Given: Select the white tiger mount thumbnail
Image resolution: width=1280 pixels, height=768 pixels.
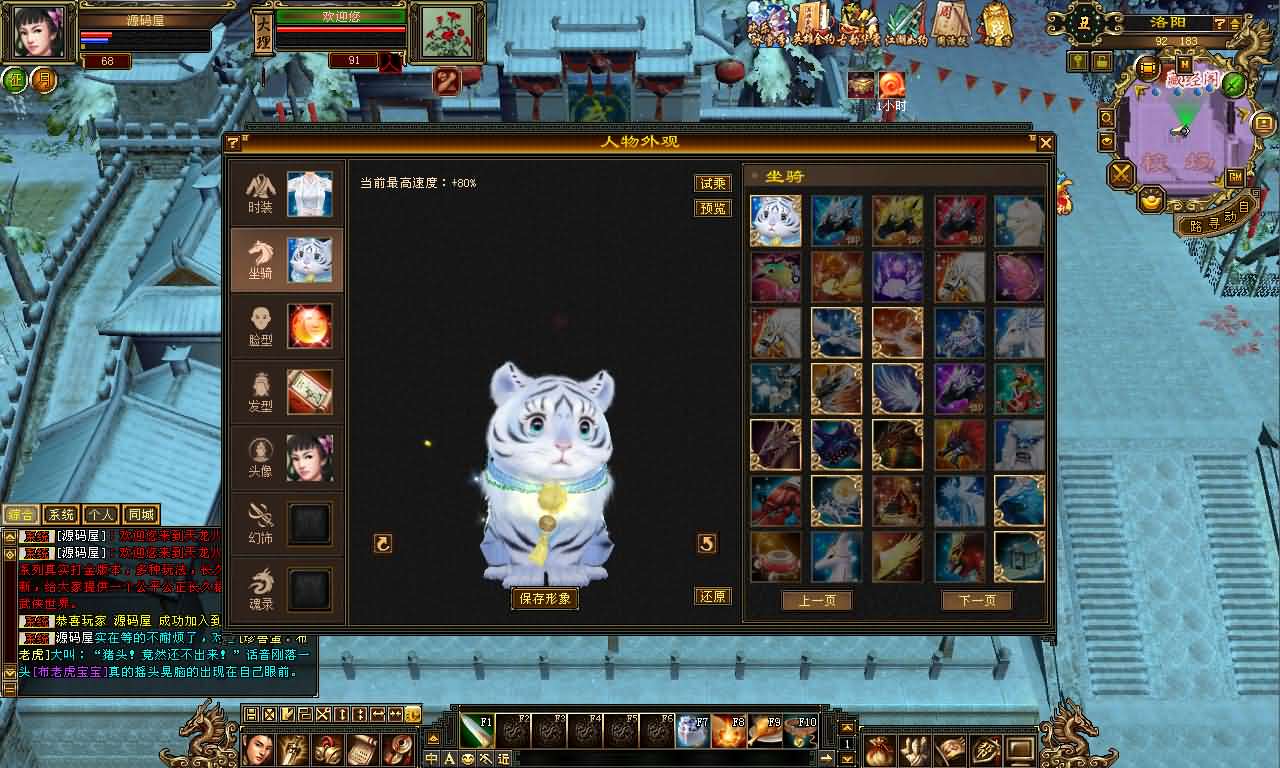Looking at the screenshot, I should coord(775,221).
